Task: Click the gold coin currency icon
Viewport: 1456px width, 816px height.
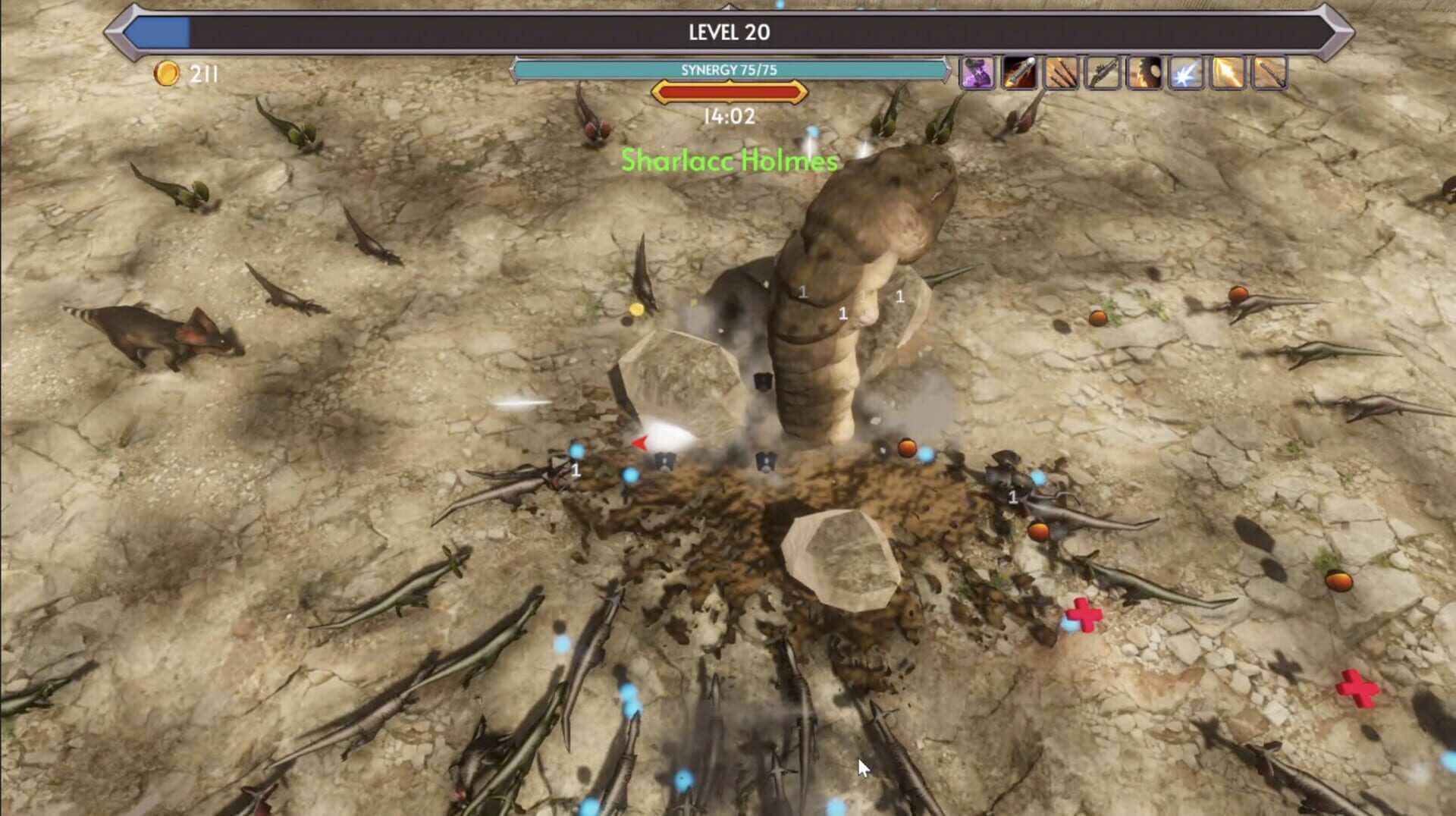Action: tap(168, 74)
